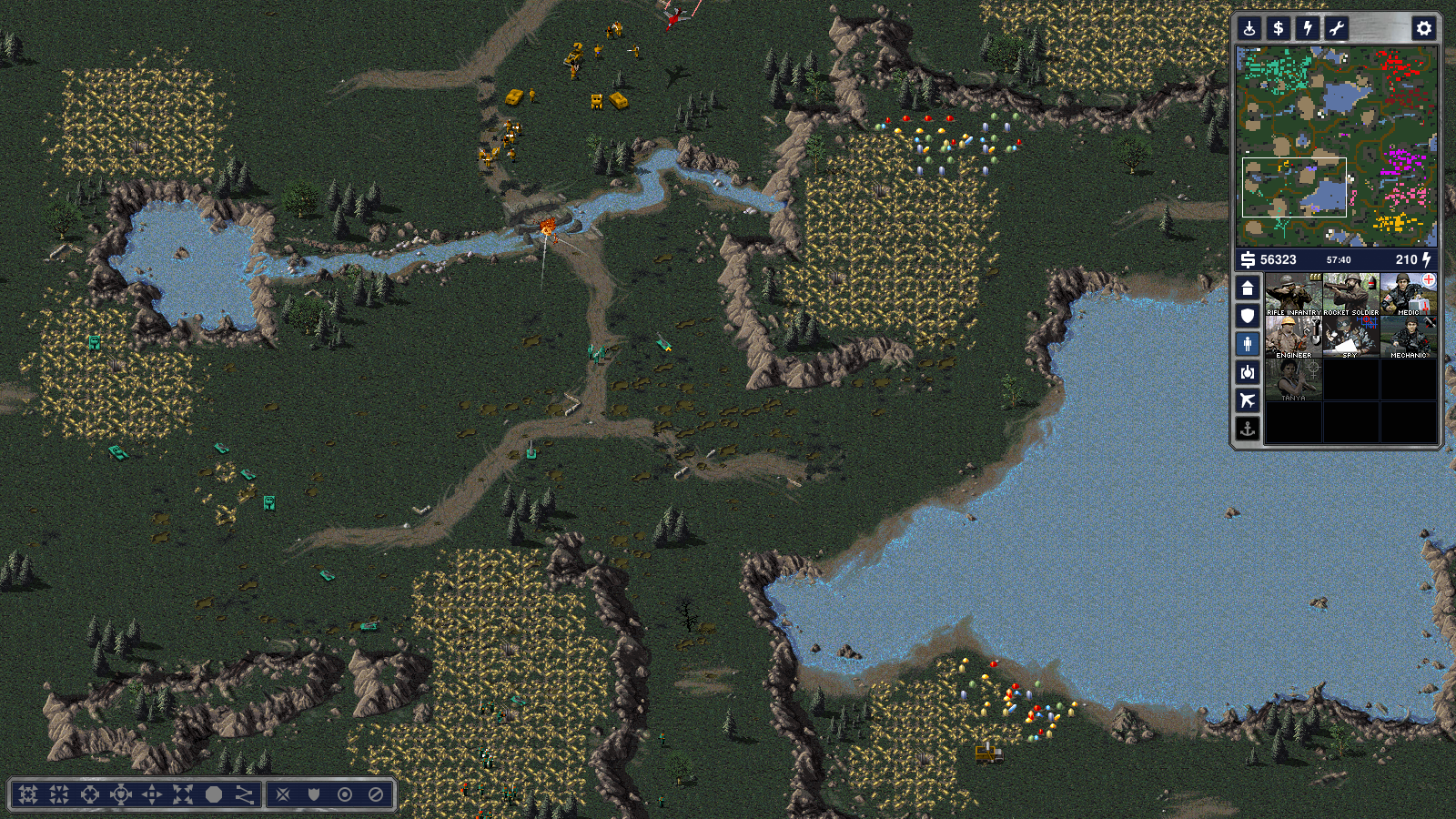Click the octagon stop command button
The width and height of the screenshot is (1456, 819).
point(214,794)
